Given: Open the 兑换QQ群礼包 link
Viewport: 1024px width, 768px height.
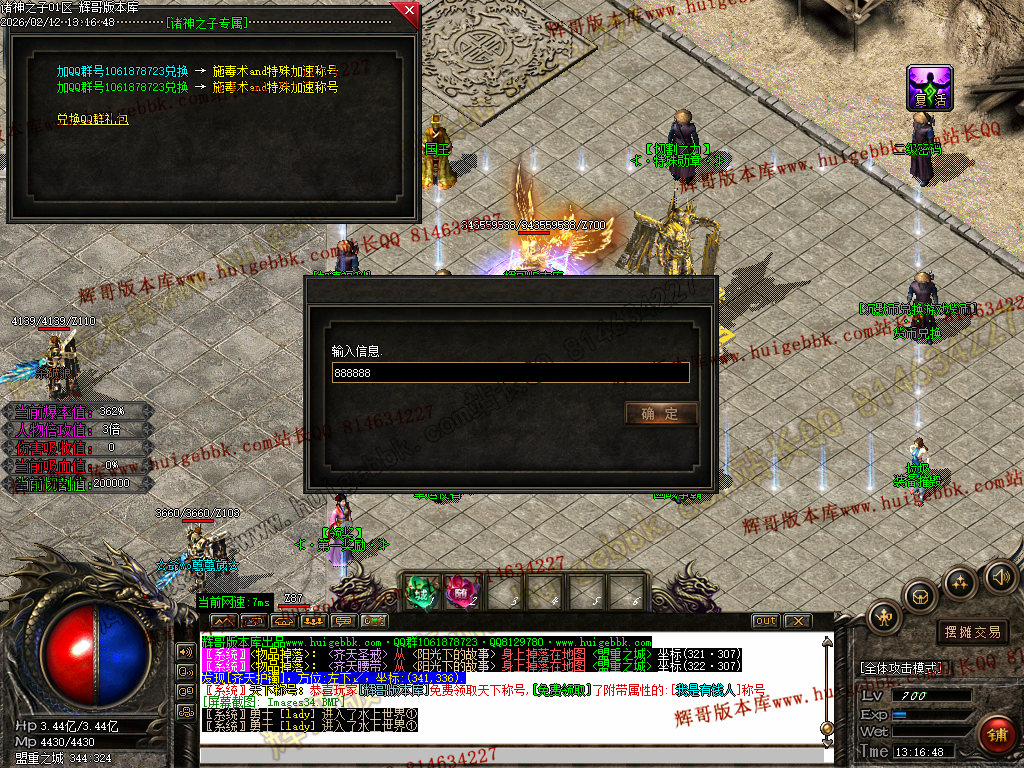Looking at the screenshot, I should point(92,119).
